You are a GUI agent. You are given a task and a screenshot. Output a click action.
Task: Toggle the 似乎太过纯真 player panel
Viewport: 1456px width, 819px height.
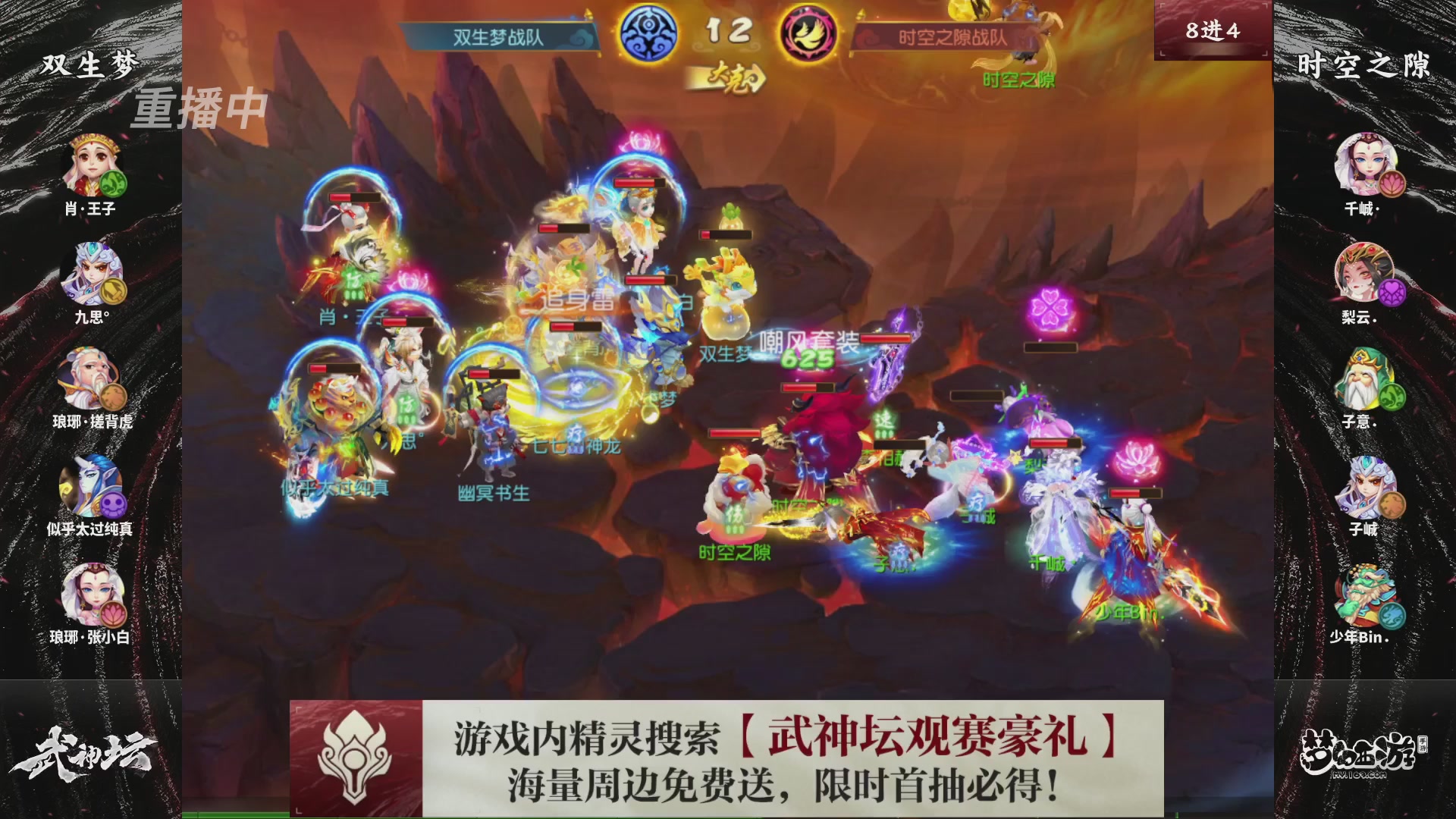click(x=93, y=484)
